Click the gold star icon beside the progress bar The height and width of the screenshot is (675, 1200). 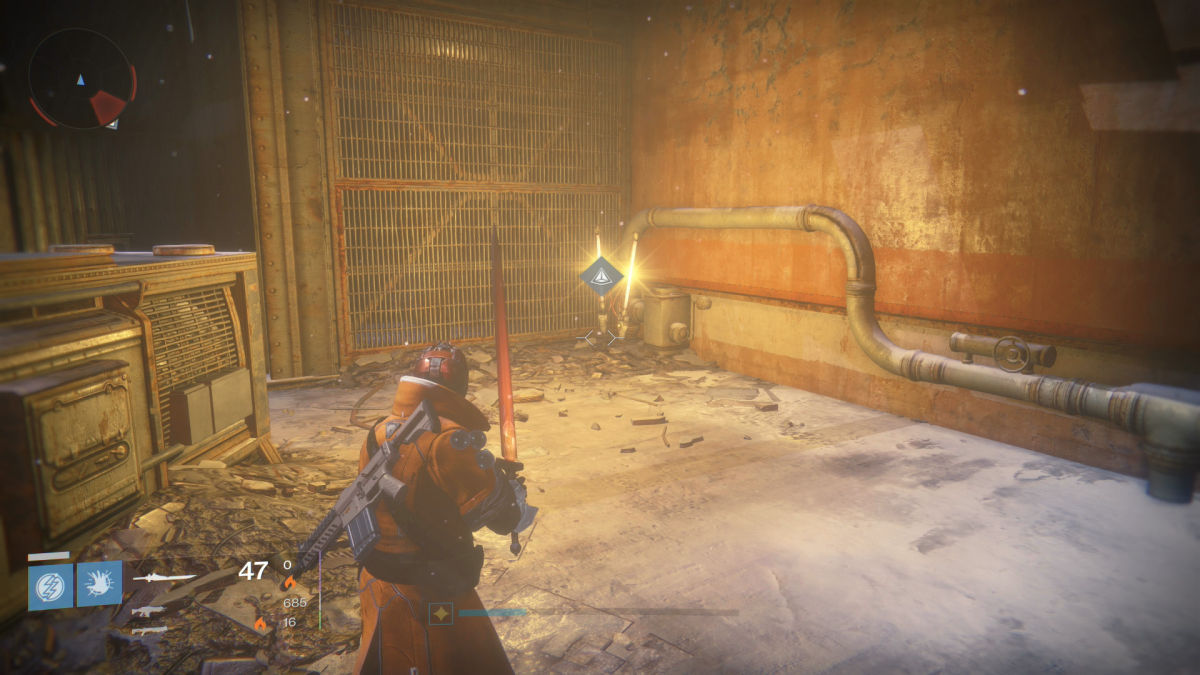pos(440,613)
